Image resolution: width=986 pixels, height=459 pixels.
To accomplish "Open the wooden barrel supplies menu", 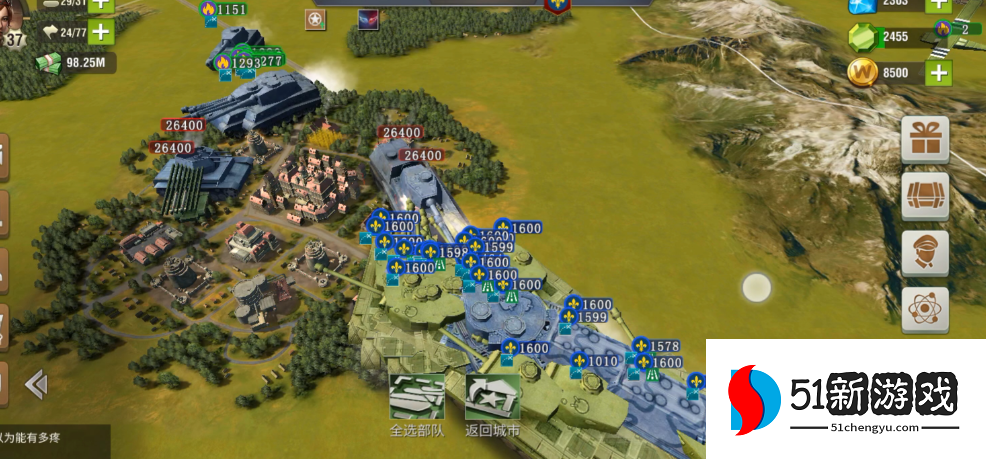I will coord(925,197).
